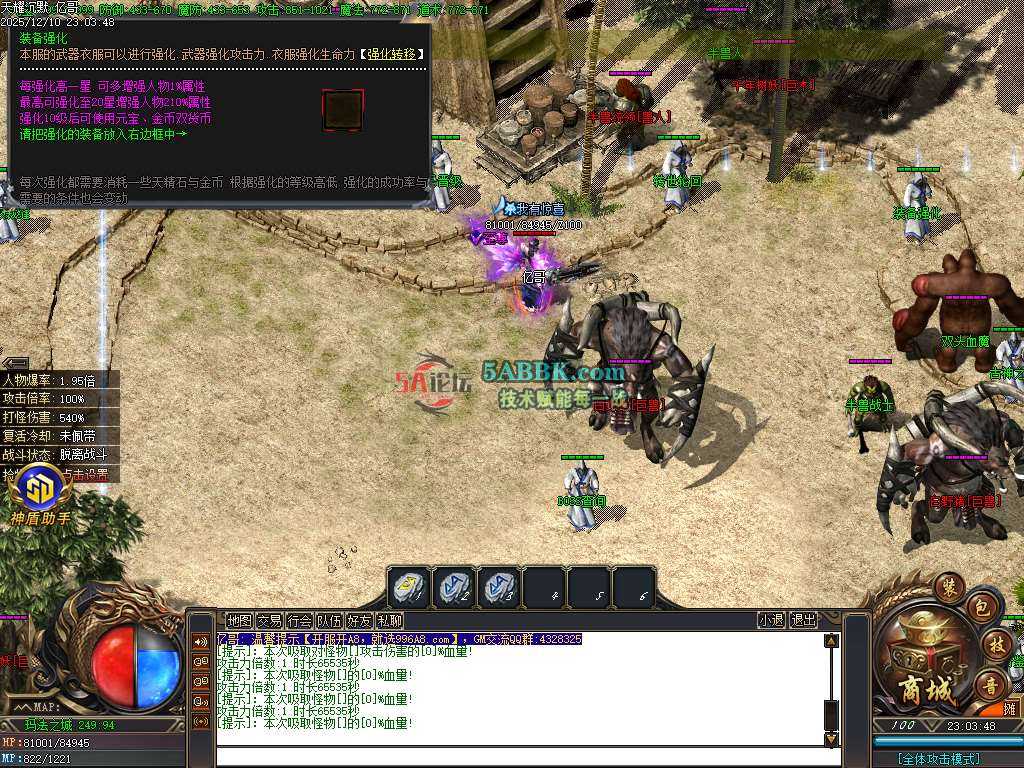This screenshot has width=1024, height=768.
Task: Select the empty equipment enhancement slot
Action: [342, 110]
